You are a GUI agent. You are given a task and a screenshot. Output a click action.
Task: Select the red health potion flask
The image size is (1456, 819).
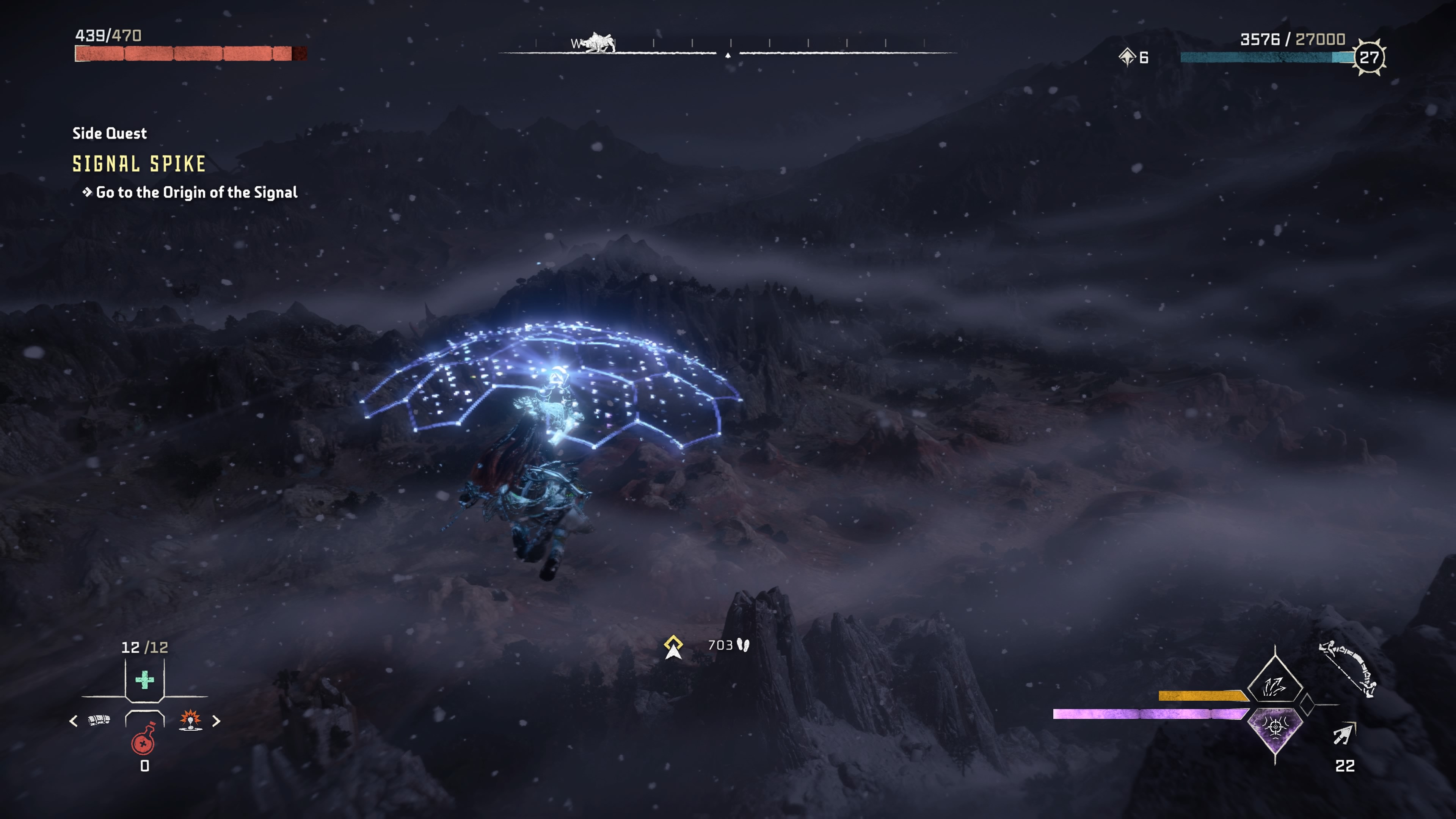[x=144, y=741]
